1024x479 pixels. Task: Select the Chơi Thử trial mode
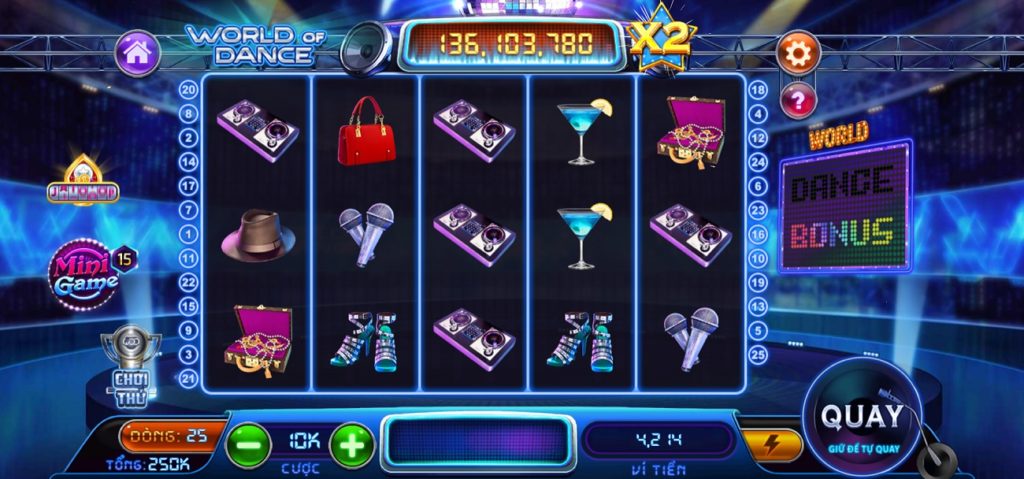(132, 360)
